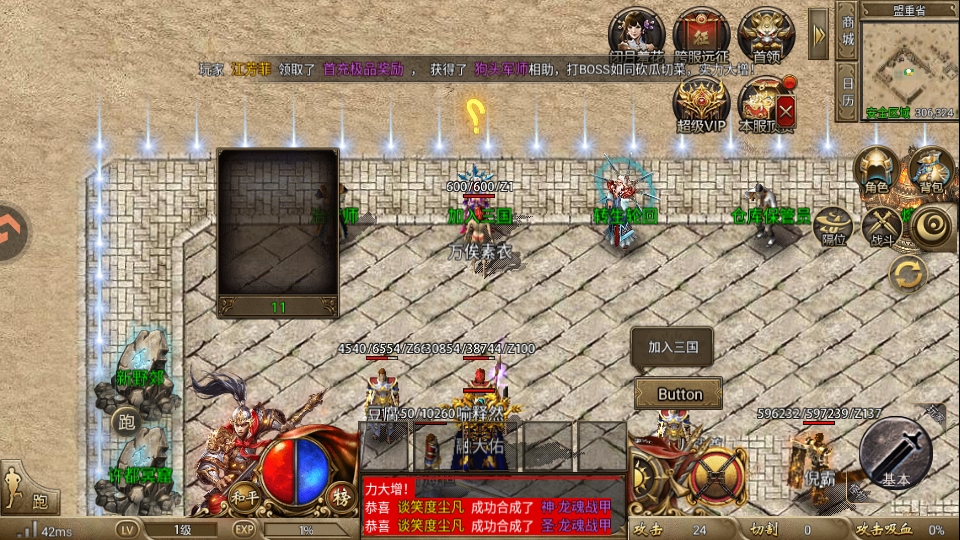This screenshot has height=540, width=960.
Task: Open the 角色 character sheet
Action: 876,168
